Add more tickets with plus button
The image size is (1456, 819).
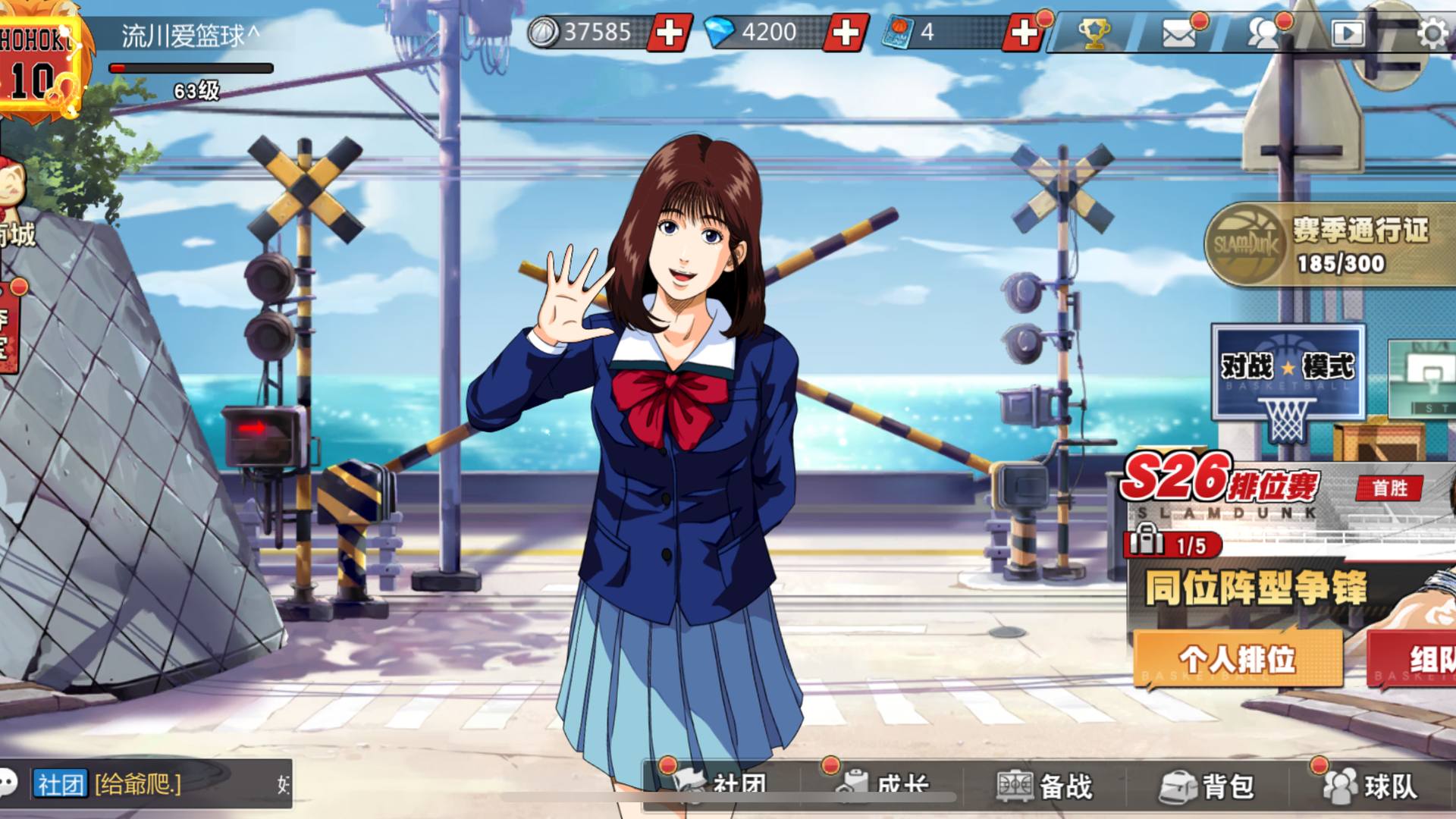pos(1023,33)
